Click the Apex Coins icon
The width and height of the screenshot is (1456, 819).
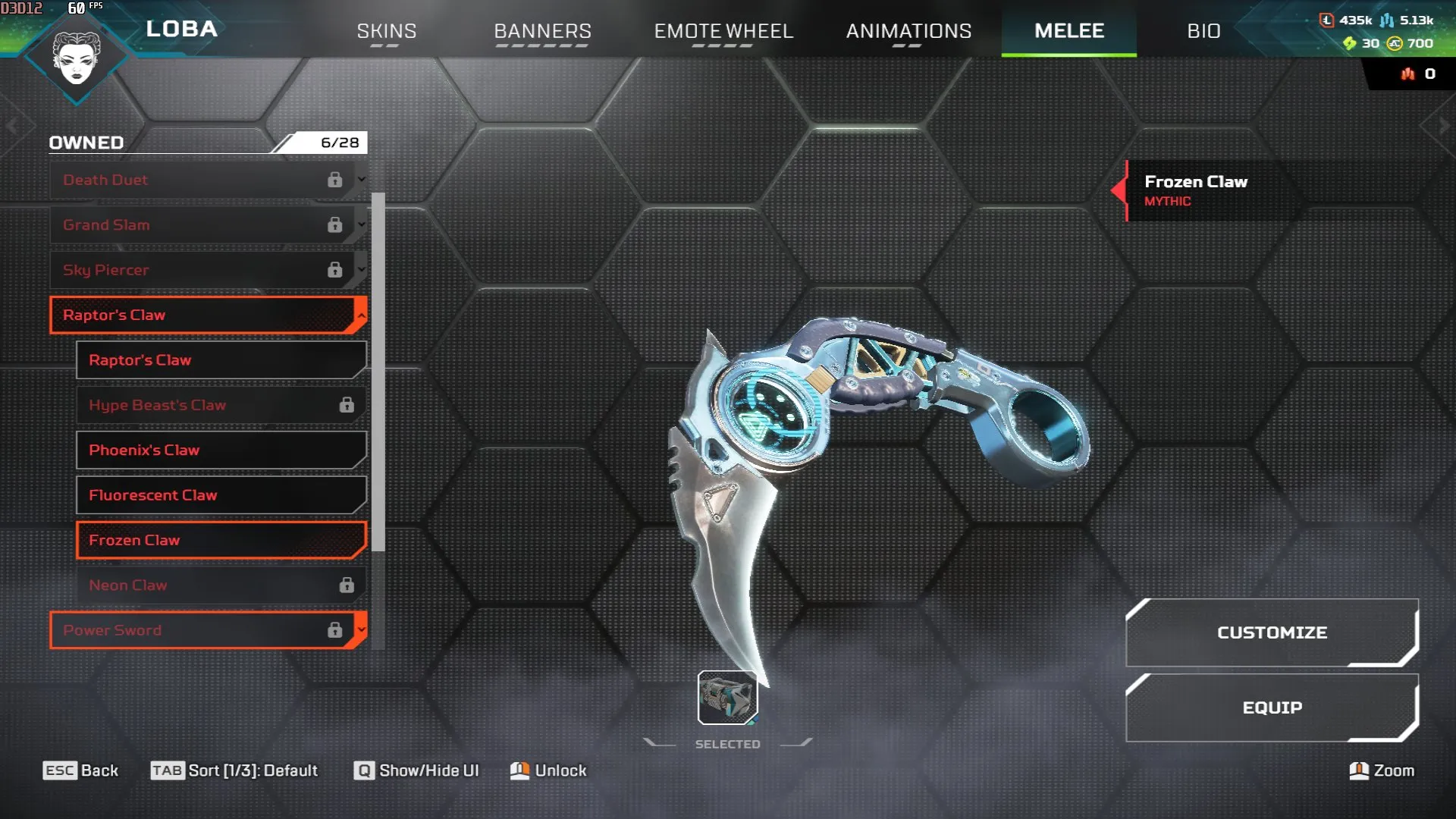[1394, 44]
